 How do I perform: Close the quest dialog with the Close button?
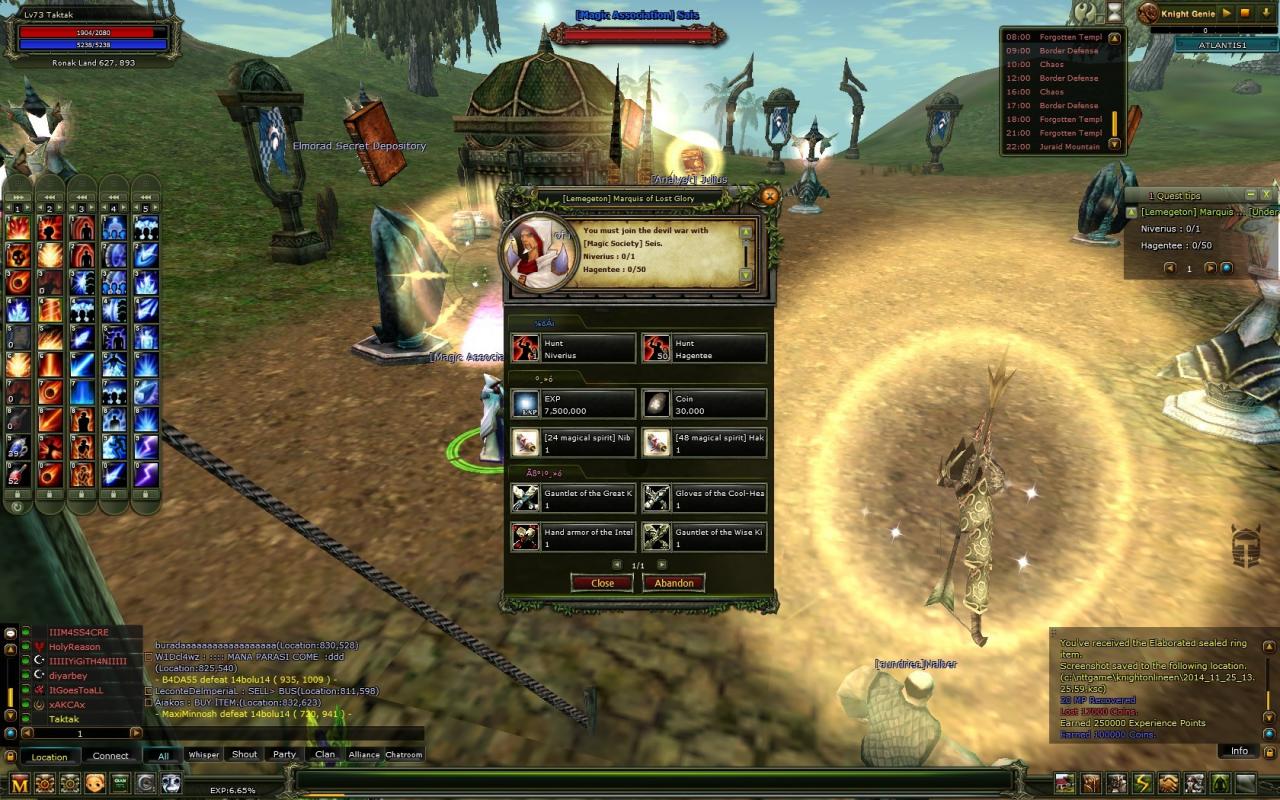pyautogui.click(x=602, y=583)
